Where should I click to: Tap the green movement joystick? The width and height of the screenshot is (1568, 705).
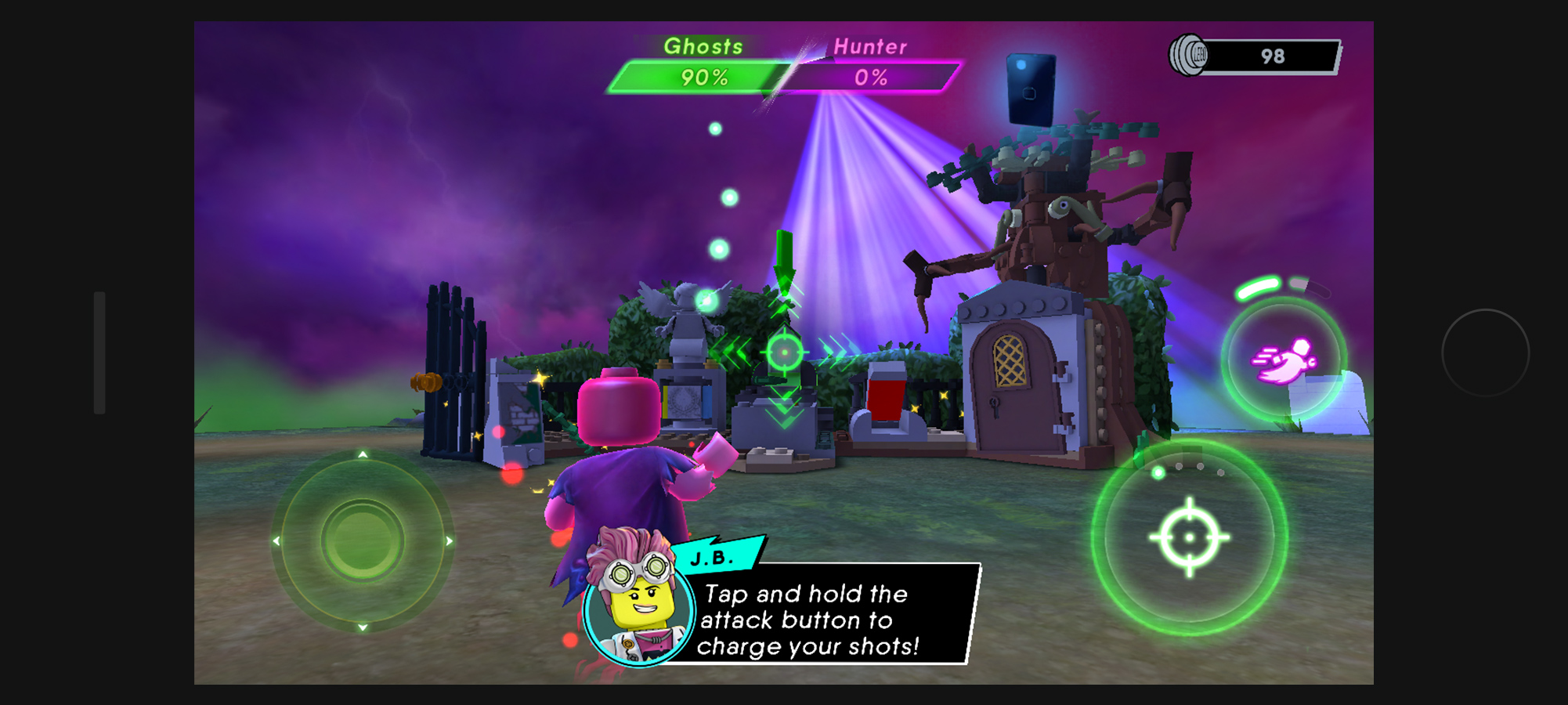[x=362, y=540]
